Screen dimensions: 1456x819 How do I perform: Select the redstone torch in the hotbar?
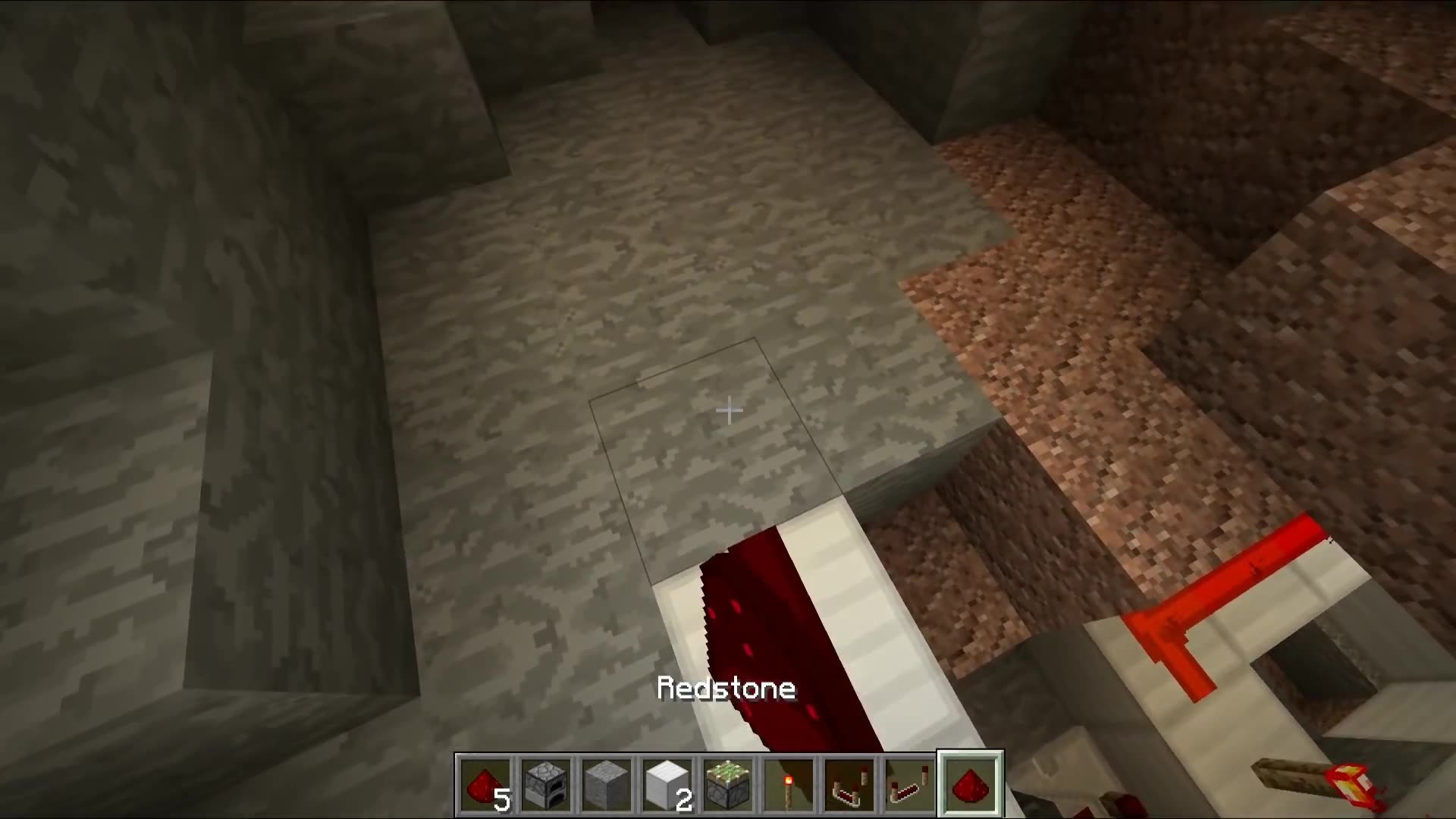click(x=789, y=785)
